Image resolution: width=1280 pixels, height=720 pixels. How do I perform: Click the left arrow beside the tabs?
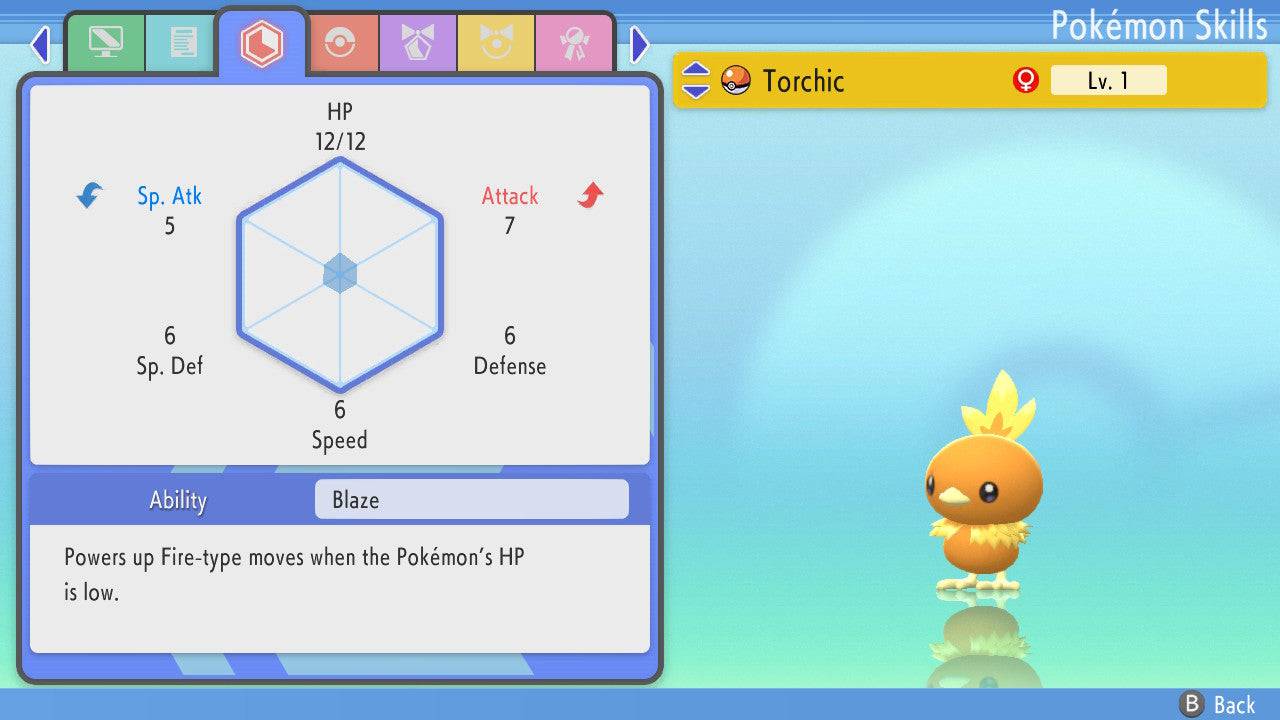click(x=40, y=44)
